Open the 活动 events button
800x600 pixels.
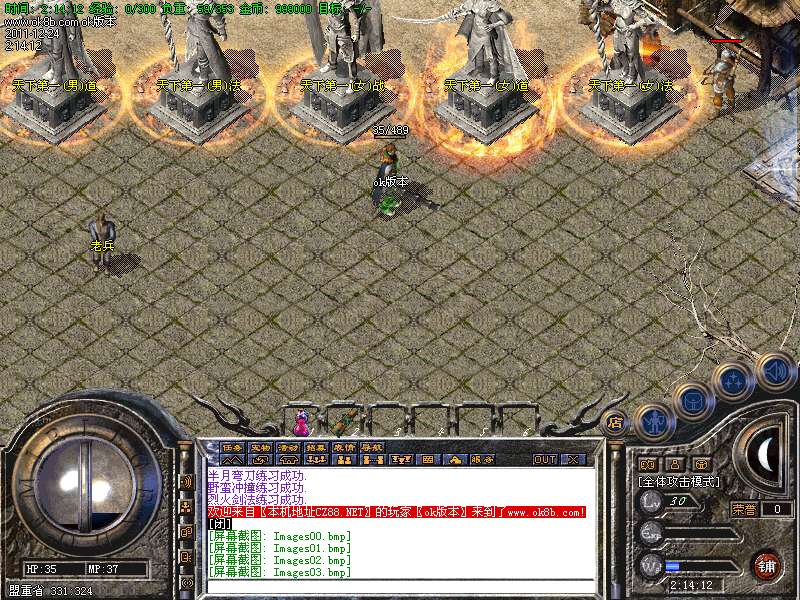point(288,447)
